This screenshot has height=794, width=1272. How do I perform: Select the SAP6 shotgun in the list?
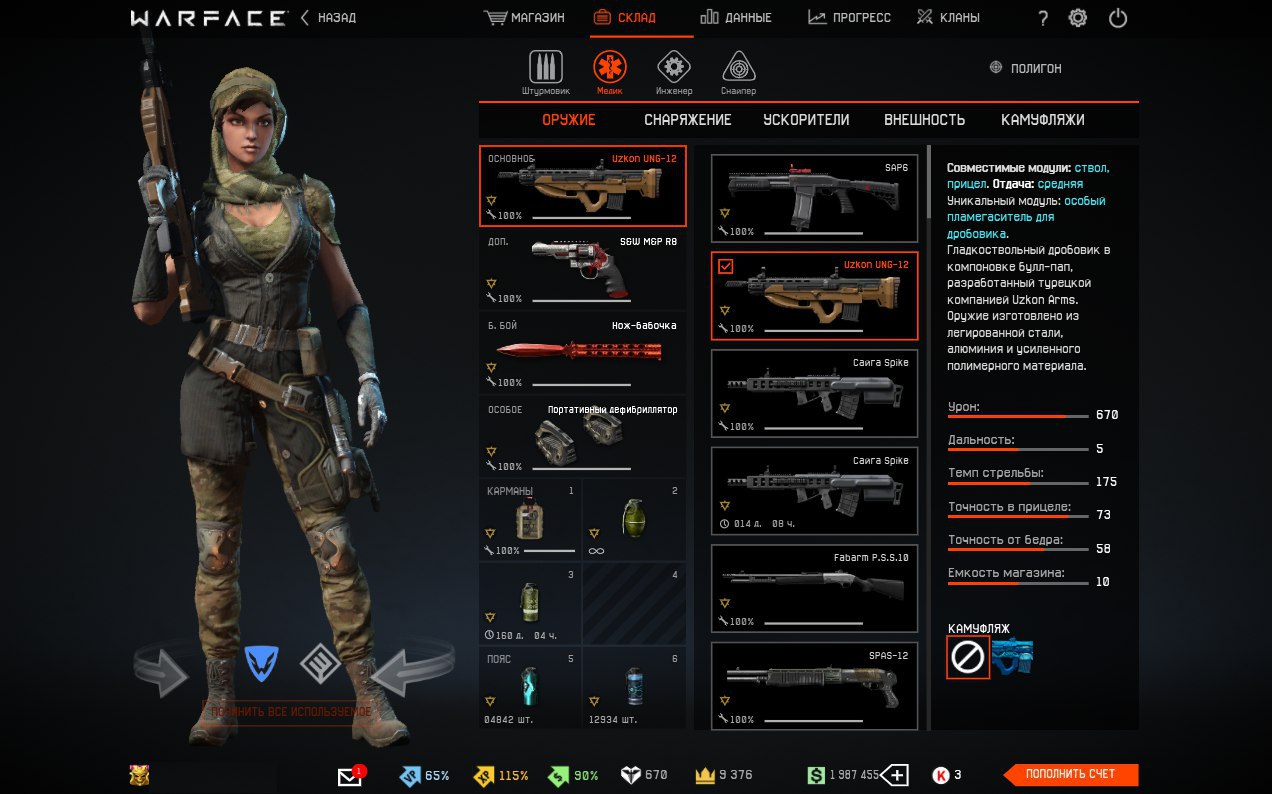click(x=814, y=198)
